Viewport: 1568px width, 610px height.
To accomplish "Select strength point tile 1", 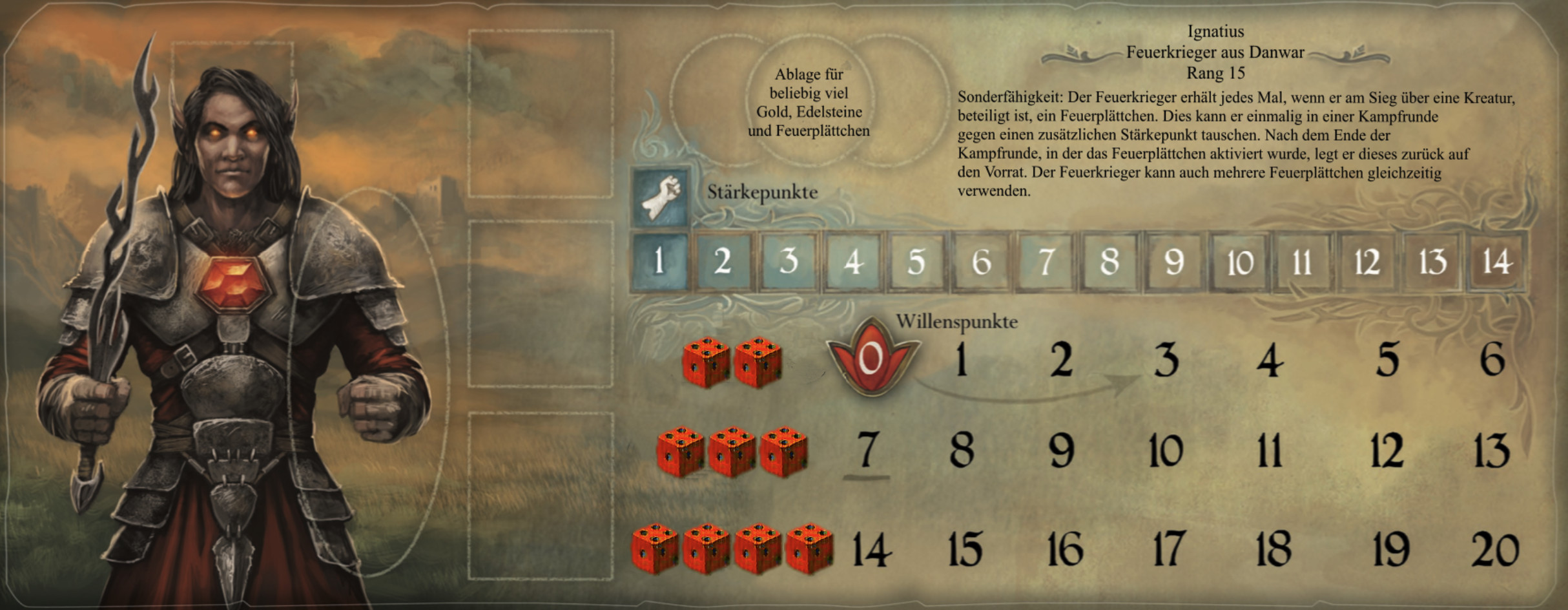I will tap(659, 262).
